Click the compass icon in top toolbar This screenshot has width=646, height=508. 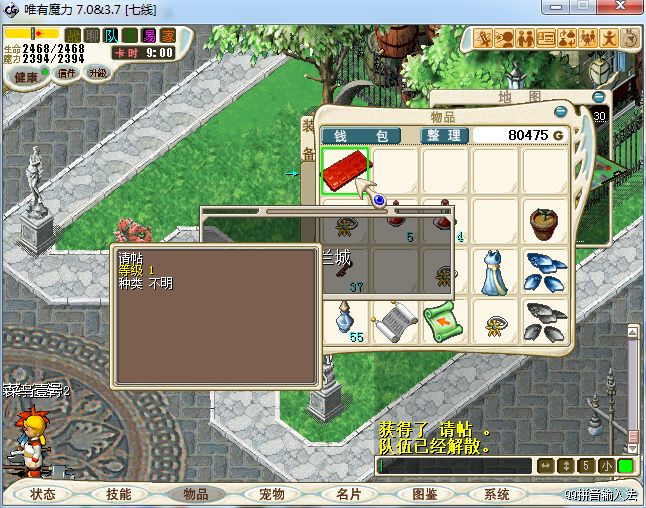(629, 39)
